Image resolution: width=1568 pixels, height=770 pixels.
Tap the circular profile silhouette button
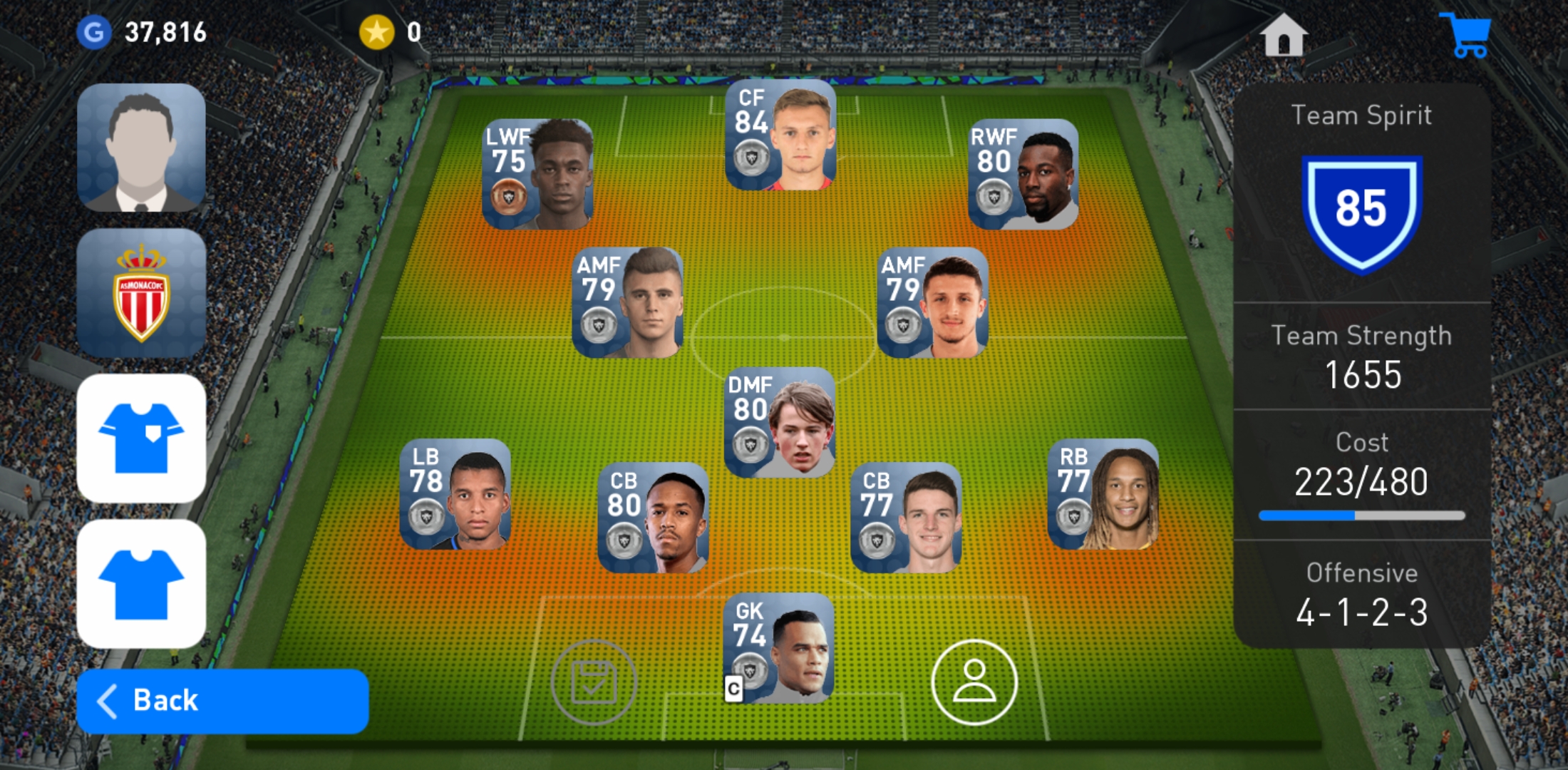click(974, 682)
